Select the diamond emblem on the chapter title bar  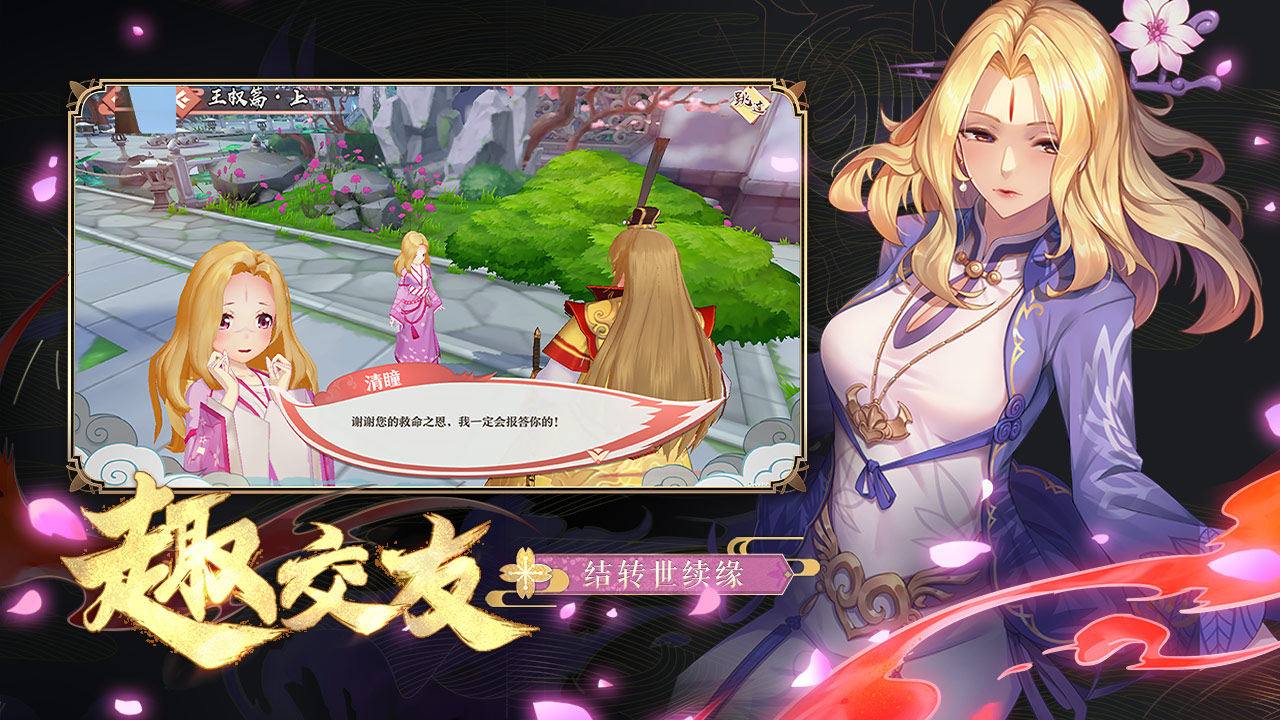pos(185,98)
